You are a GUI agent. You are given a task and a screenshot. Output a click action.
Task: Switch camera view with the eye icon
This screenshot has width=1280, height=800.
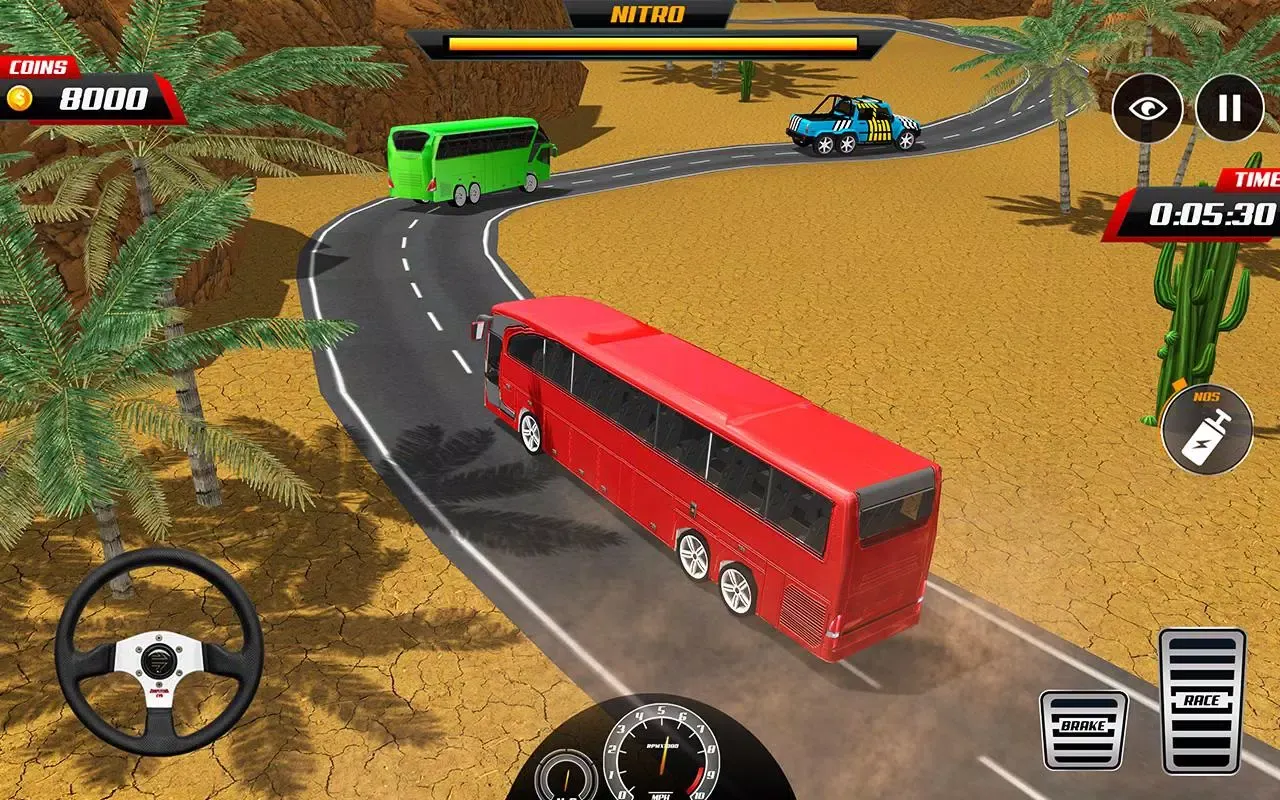tap(1148, 108)
